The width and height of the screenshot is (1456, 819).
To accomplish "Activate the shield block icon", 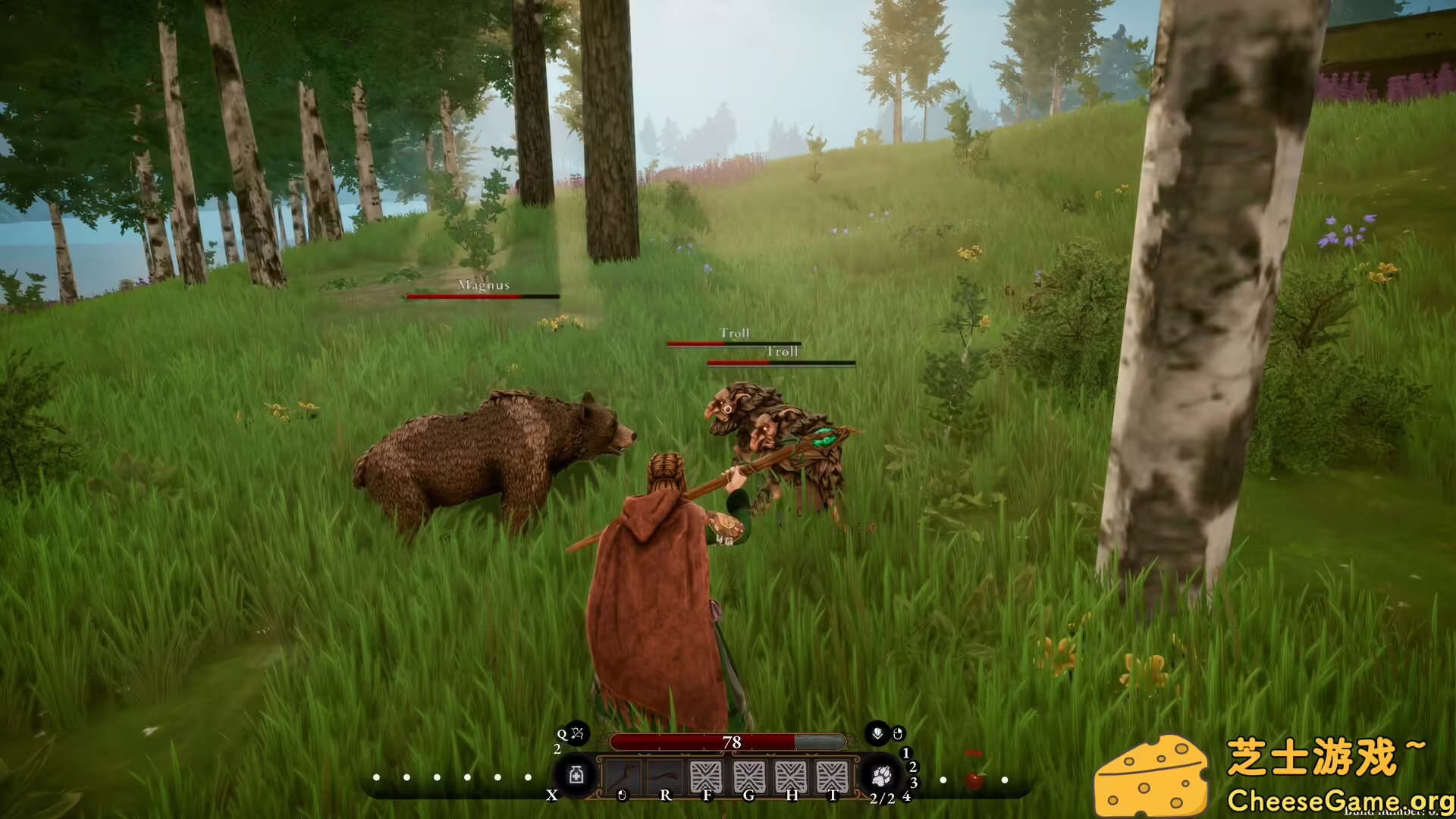I will [x=877, y=733].
